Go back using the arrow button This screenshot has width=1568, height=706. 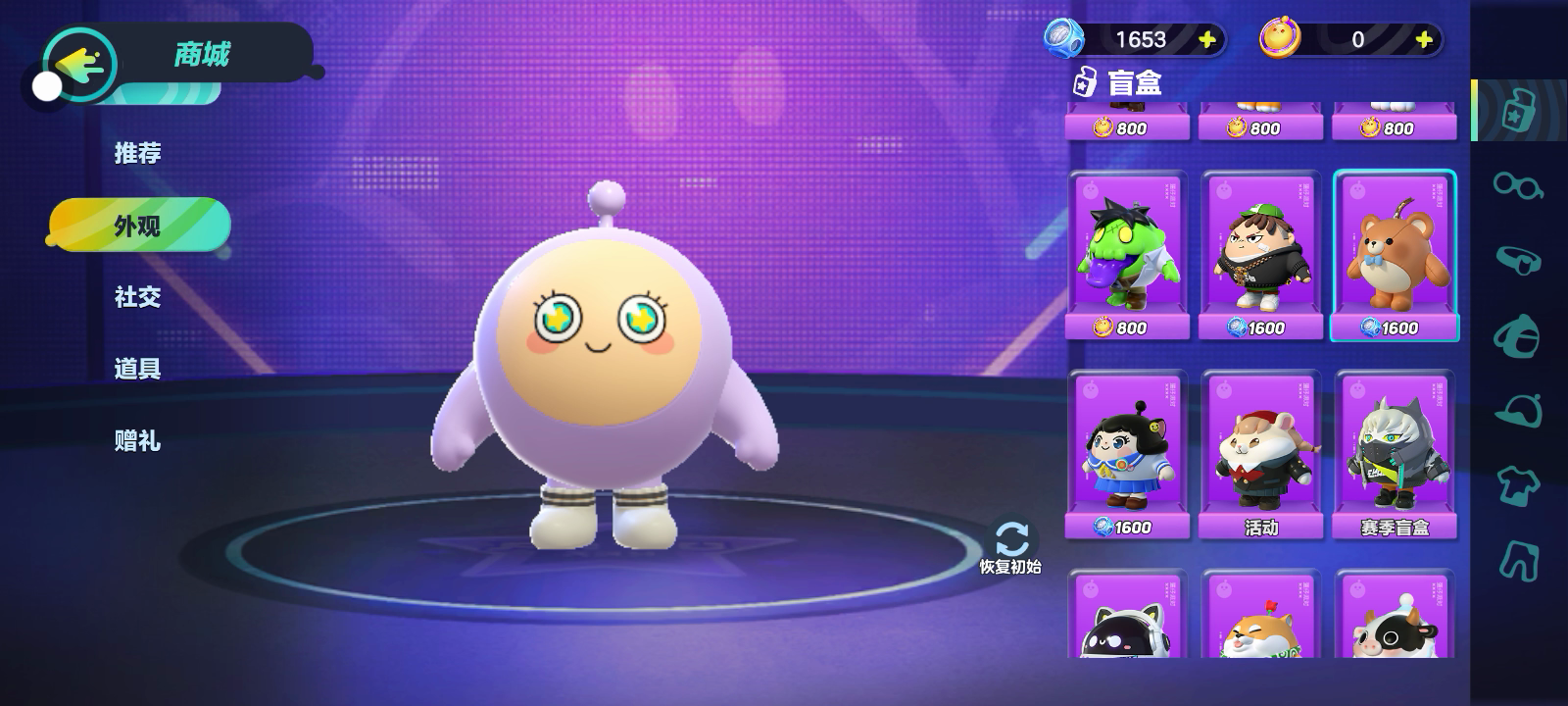78,65
